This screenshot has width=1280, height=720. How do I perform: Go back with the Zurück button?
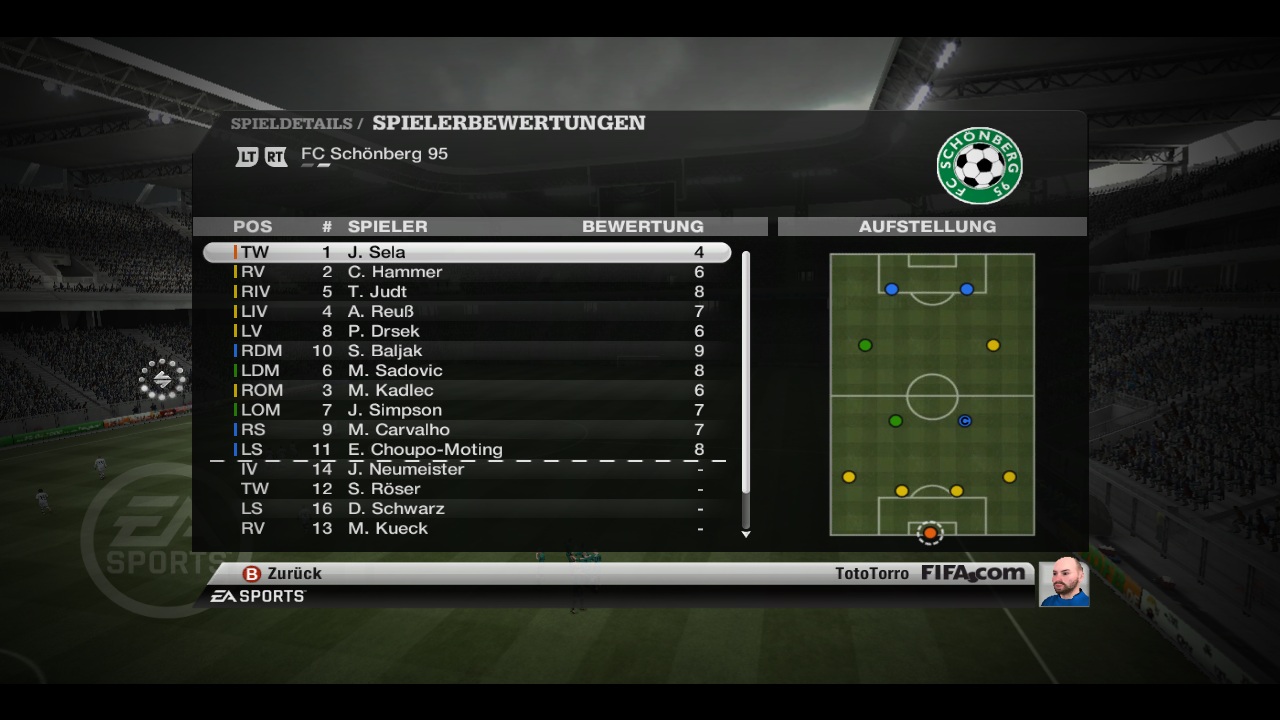coord(283,574)
